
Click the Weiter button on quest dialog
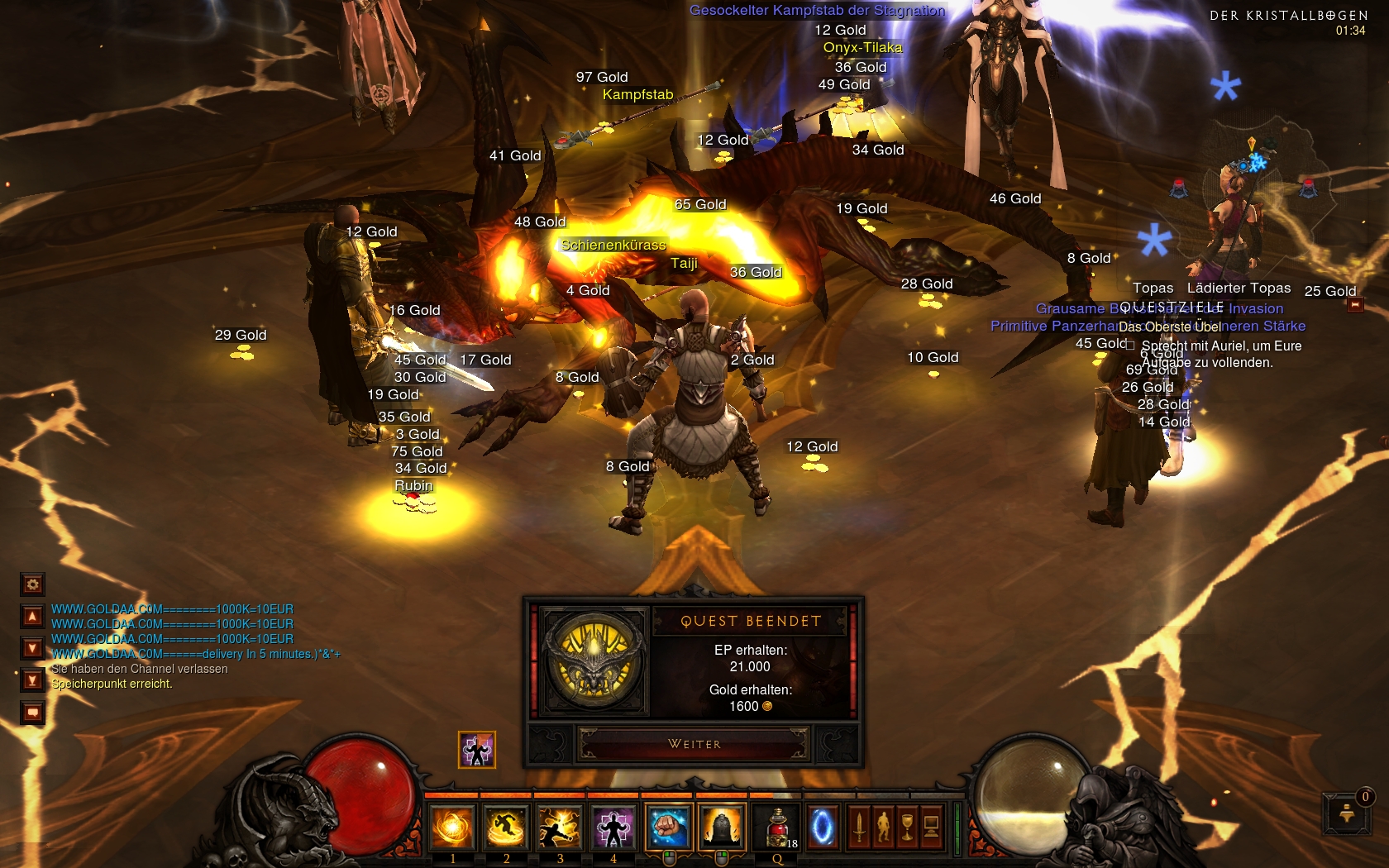[694, 744]
